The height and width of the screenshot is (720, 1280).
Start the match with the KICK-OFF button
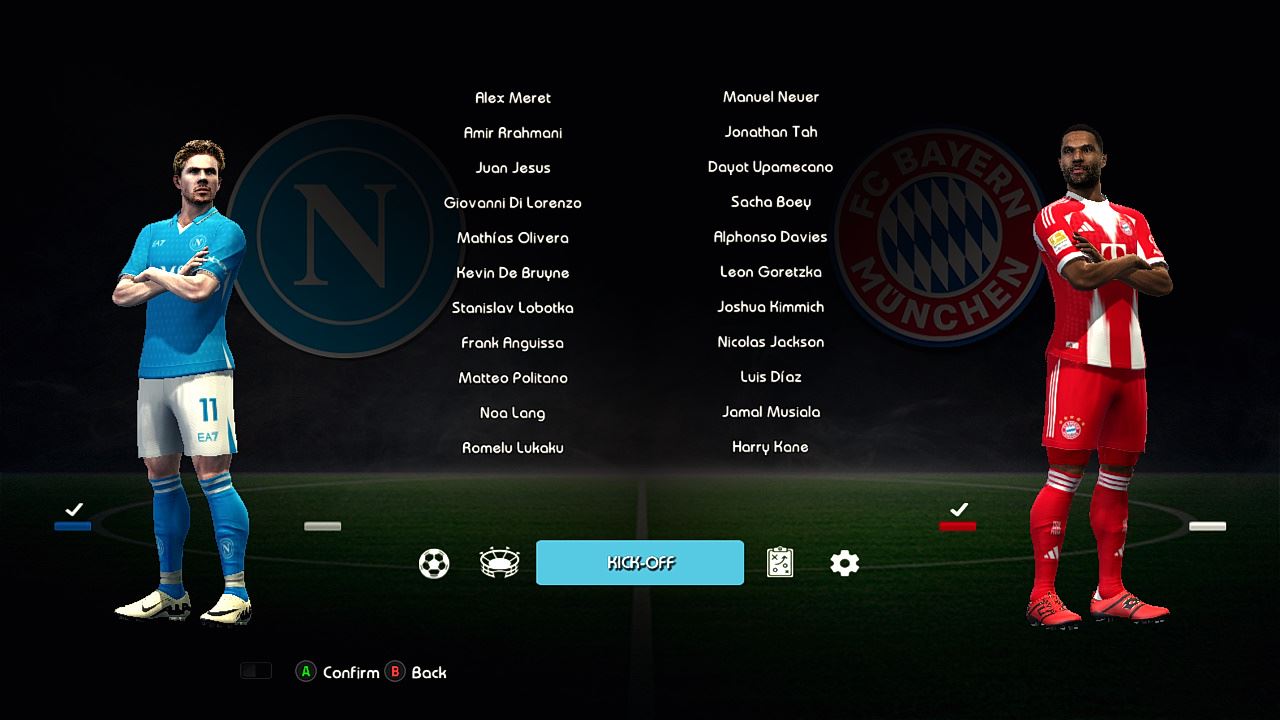coord(640,563)
